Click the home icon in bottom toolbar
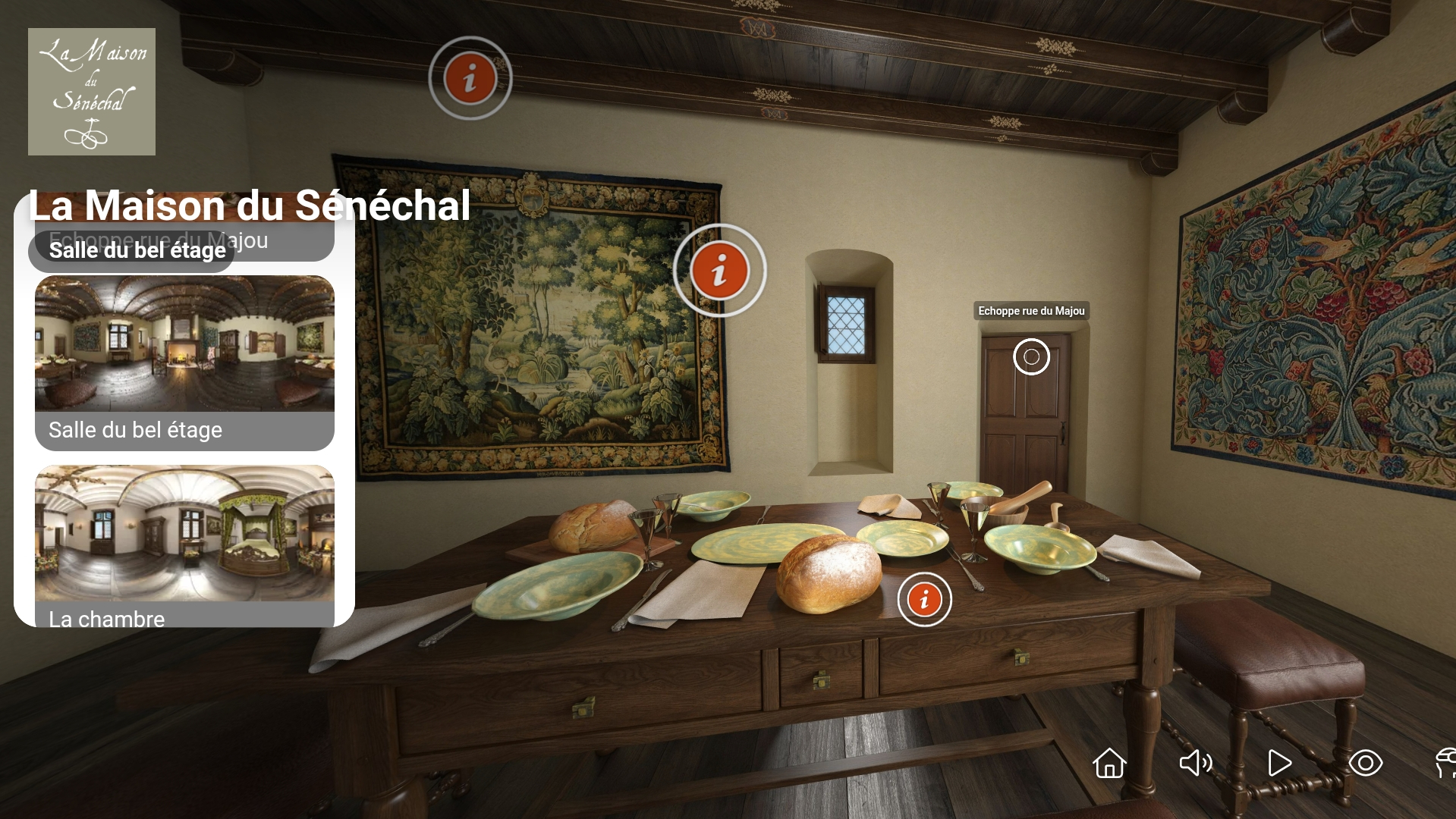This screenshot has height=819, width=1456. click(1109, 763)
